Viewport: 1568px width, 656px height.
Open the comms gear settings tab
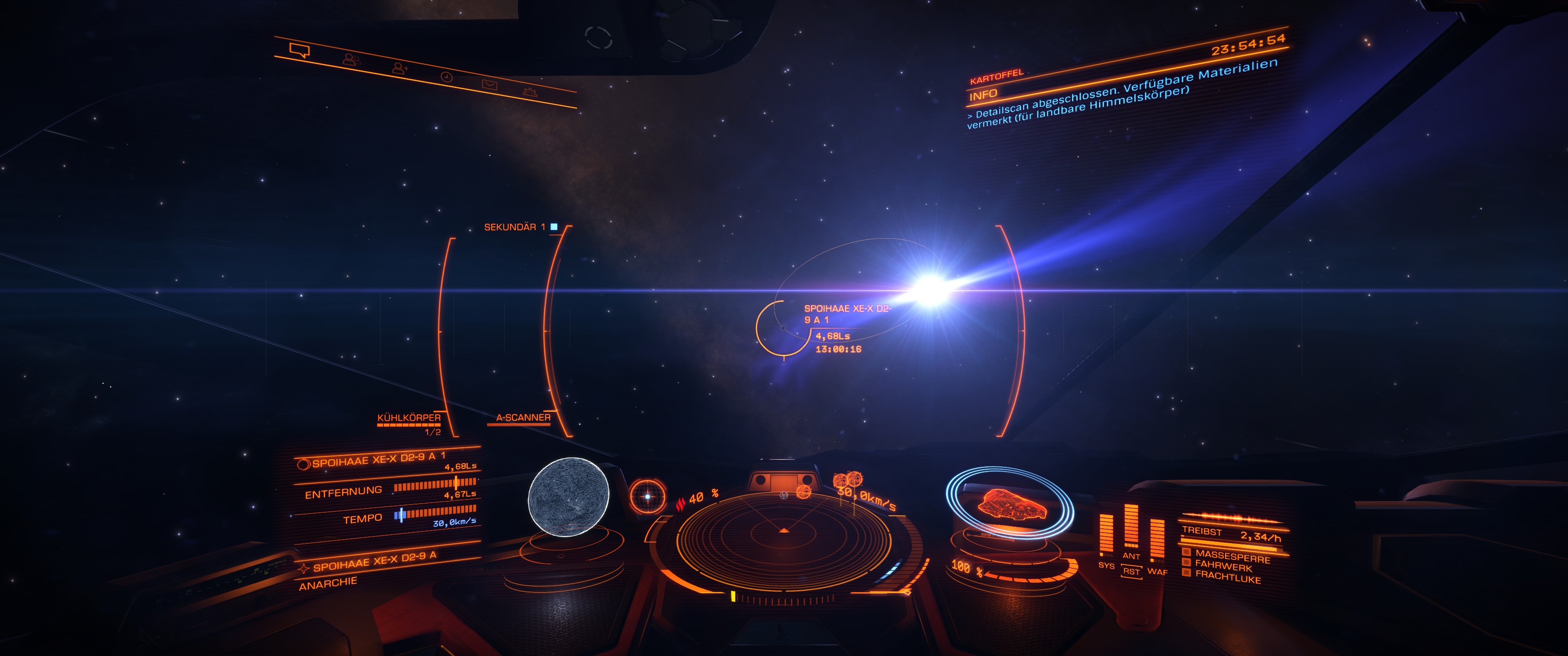point(530,92)
